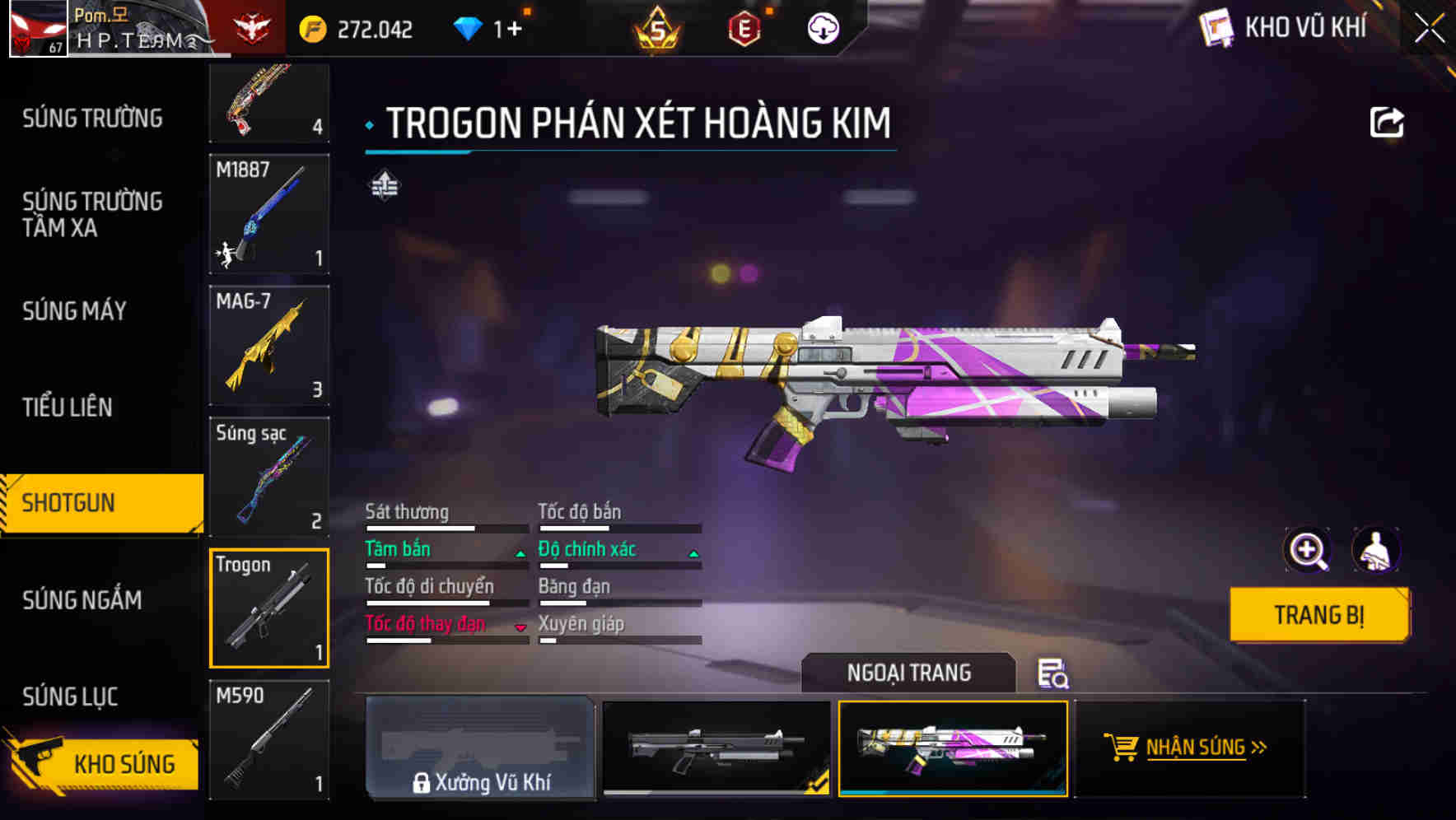
Task: Preview weapon on character icon
Action: (x=1375, y=550)
